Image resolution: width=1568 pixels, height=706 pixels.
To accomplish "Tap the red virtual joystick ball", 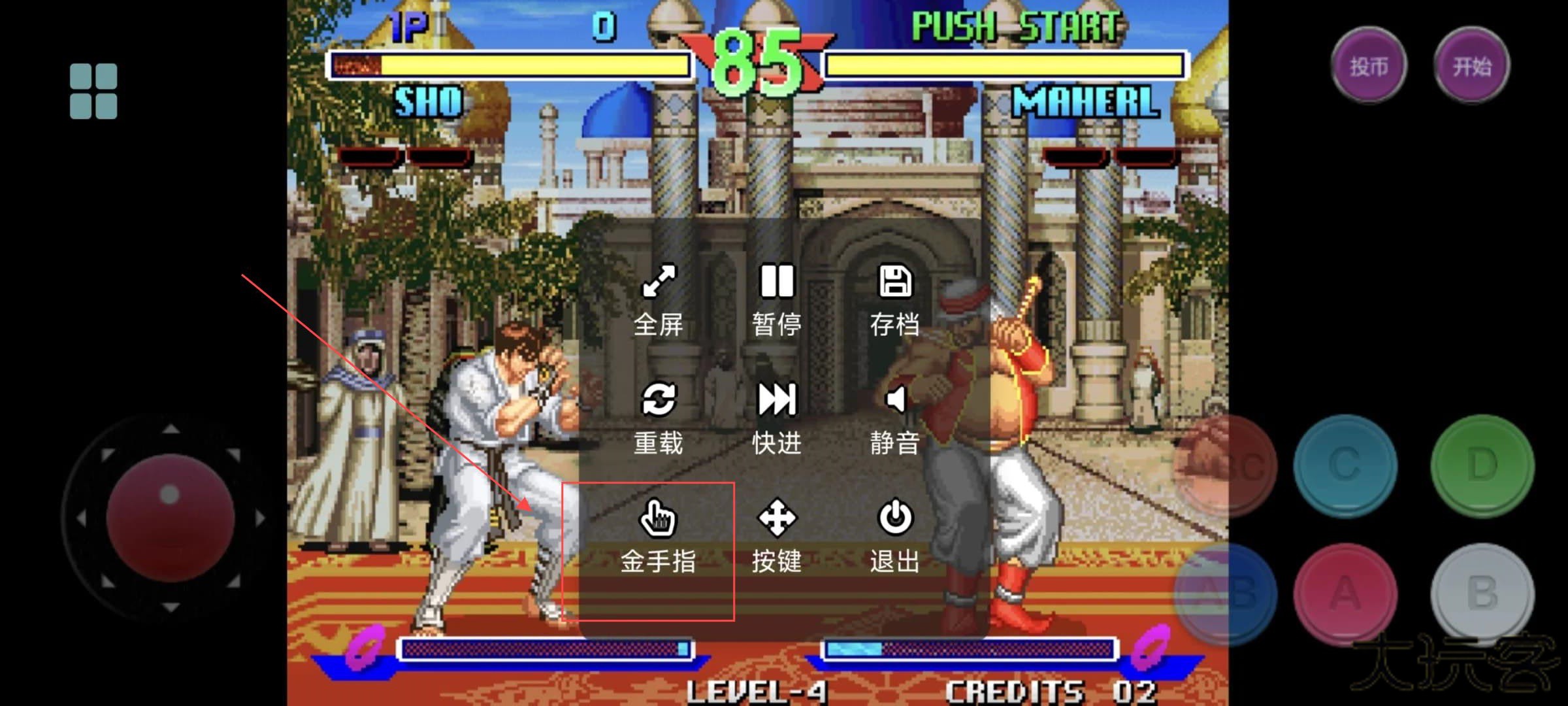I will [x=171, y=517].
